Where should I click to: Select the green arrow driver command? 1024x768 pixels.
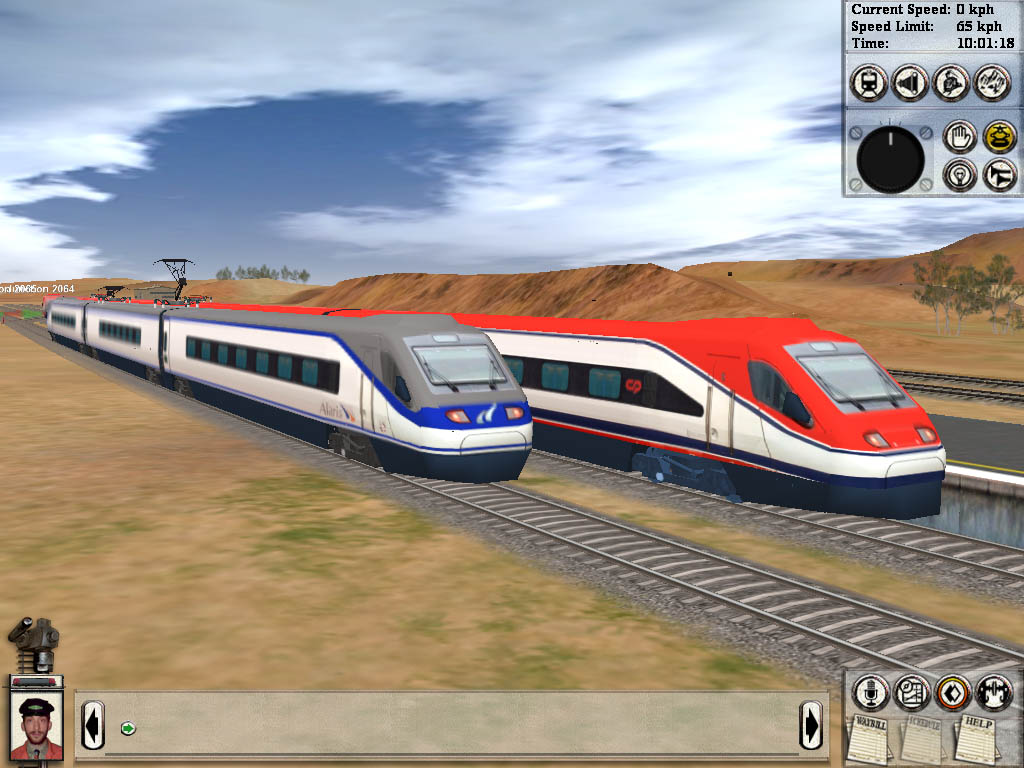128,728
